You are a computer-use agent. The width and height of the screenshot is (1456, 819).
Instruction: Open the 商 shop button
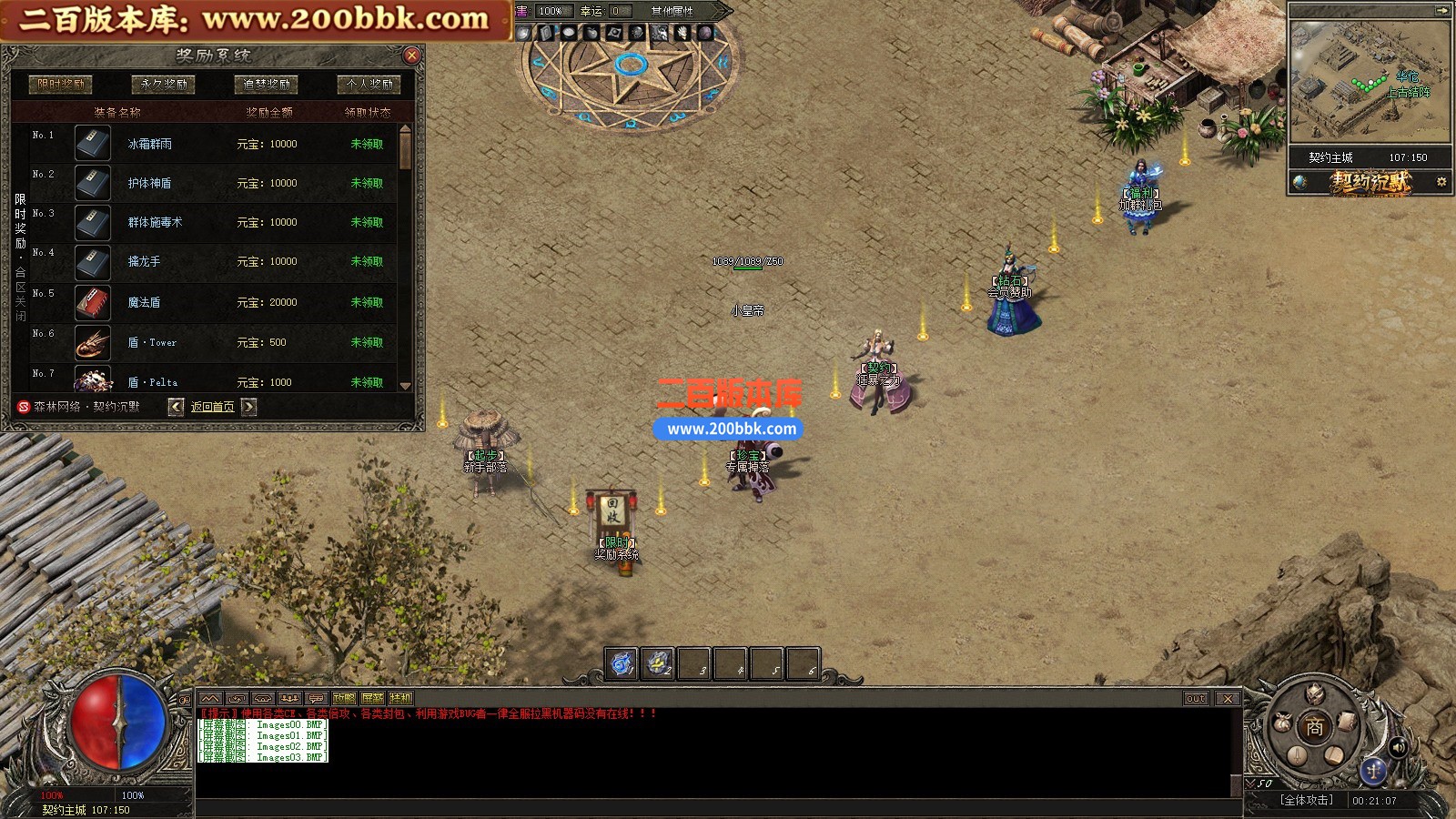1314,727
